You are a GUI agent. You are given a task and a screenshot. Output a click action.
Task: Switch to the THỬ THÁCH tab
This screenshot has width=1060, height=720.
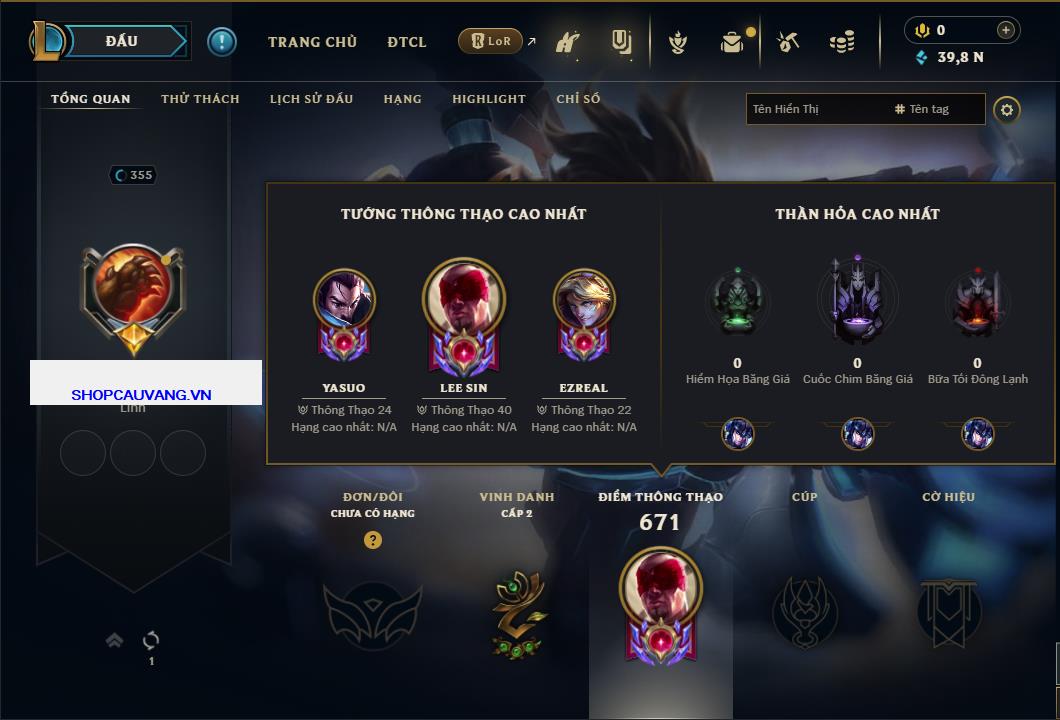(x=200, y=99)
